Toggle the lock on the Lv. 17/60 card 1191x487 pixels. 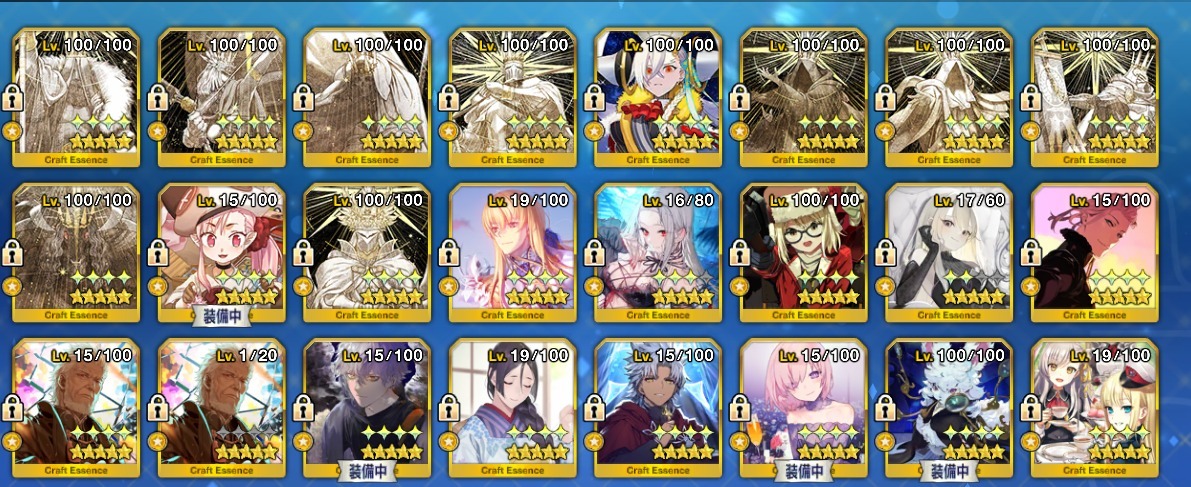[886, 253]
